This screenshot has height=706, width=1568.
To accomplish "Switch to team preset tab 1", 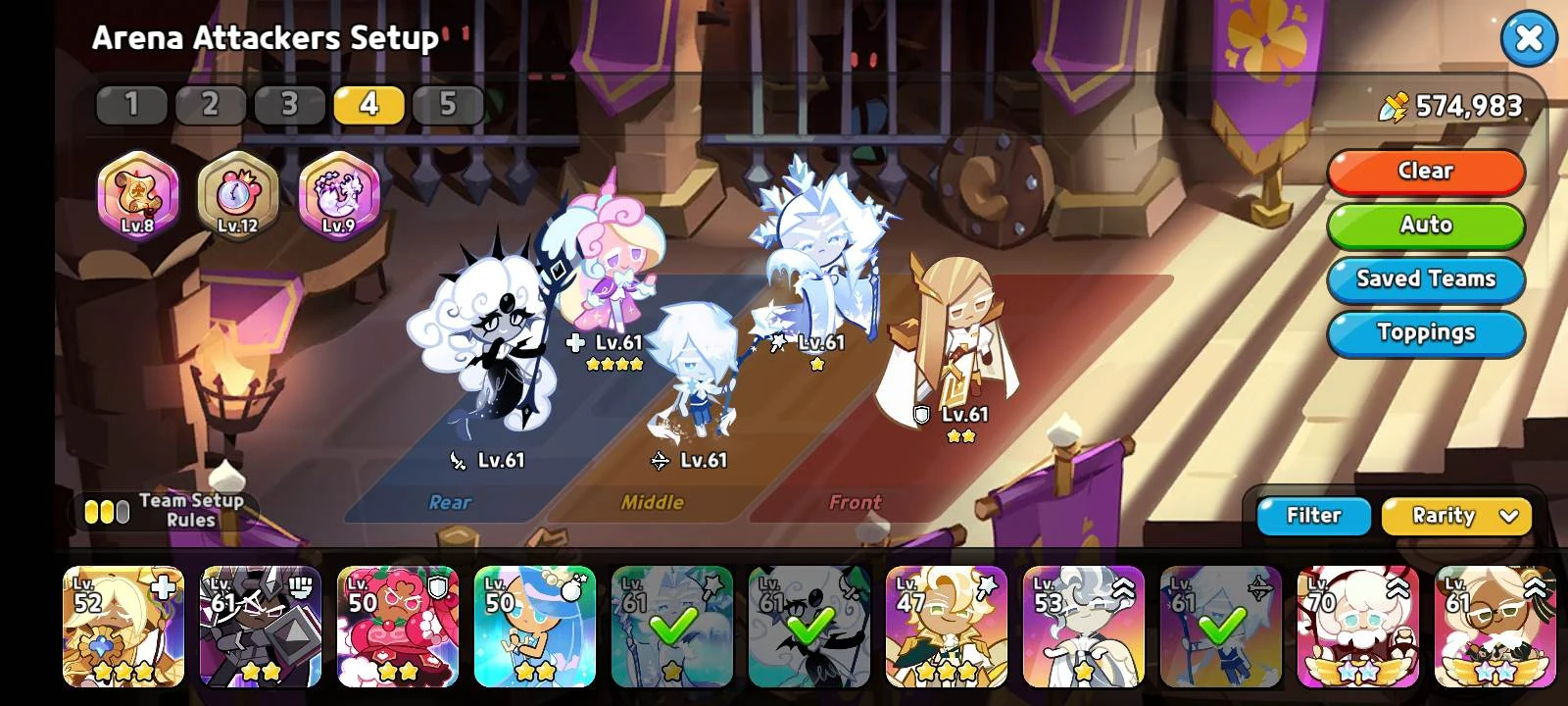I will point(131,103).
